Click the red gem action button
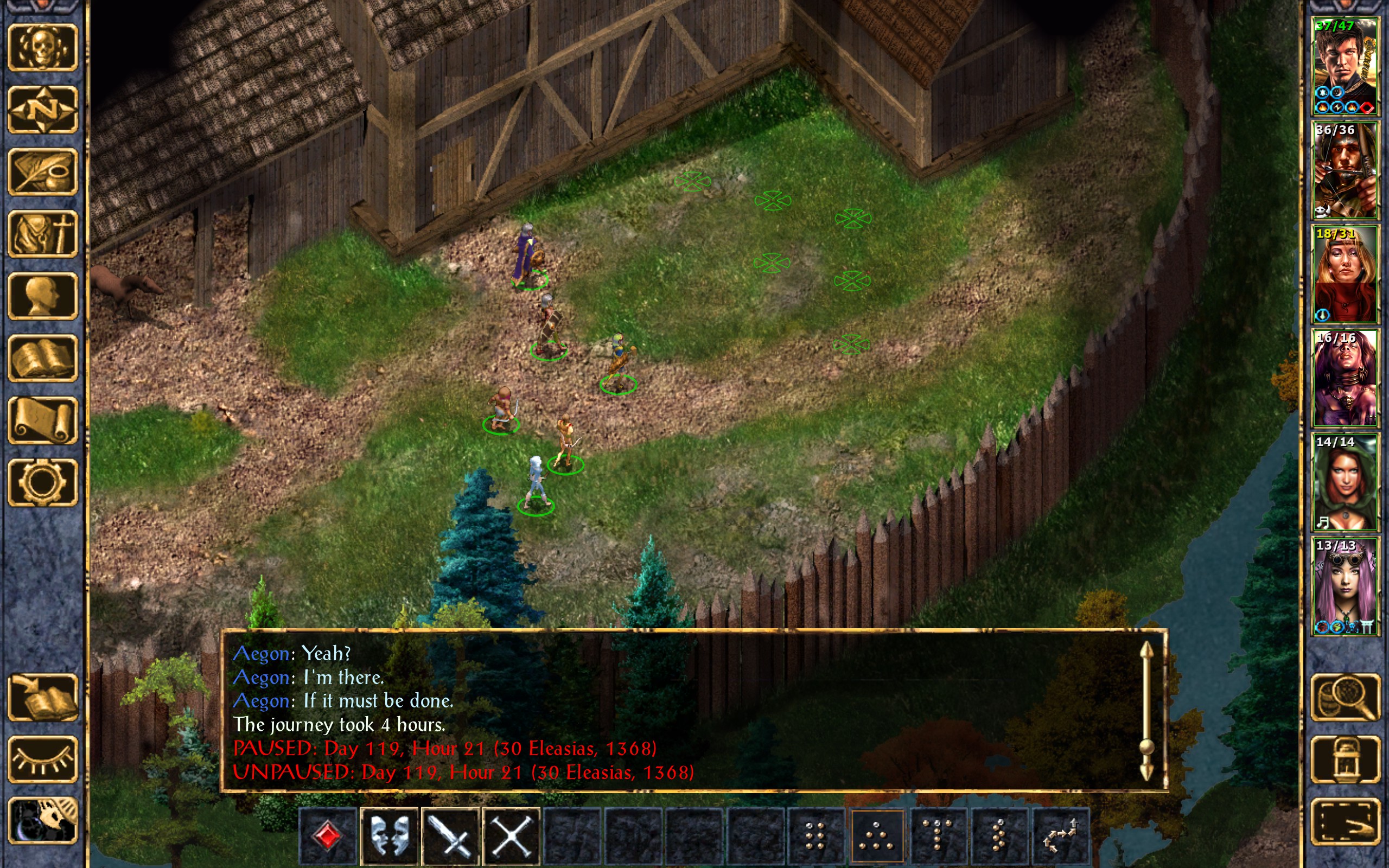1389x868 pixels. [x=328, y=836]
